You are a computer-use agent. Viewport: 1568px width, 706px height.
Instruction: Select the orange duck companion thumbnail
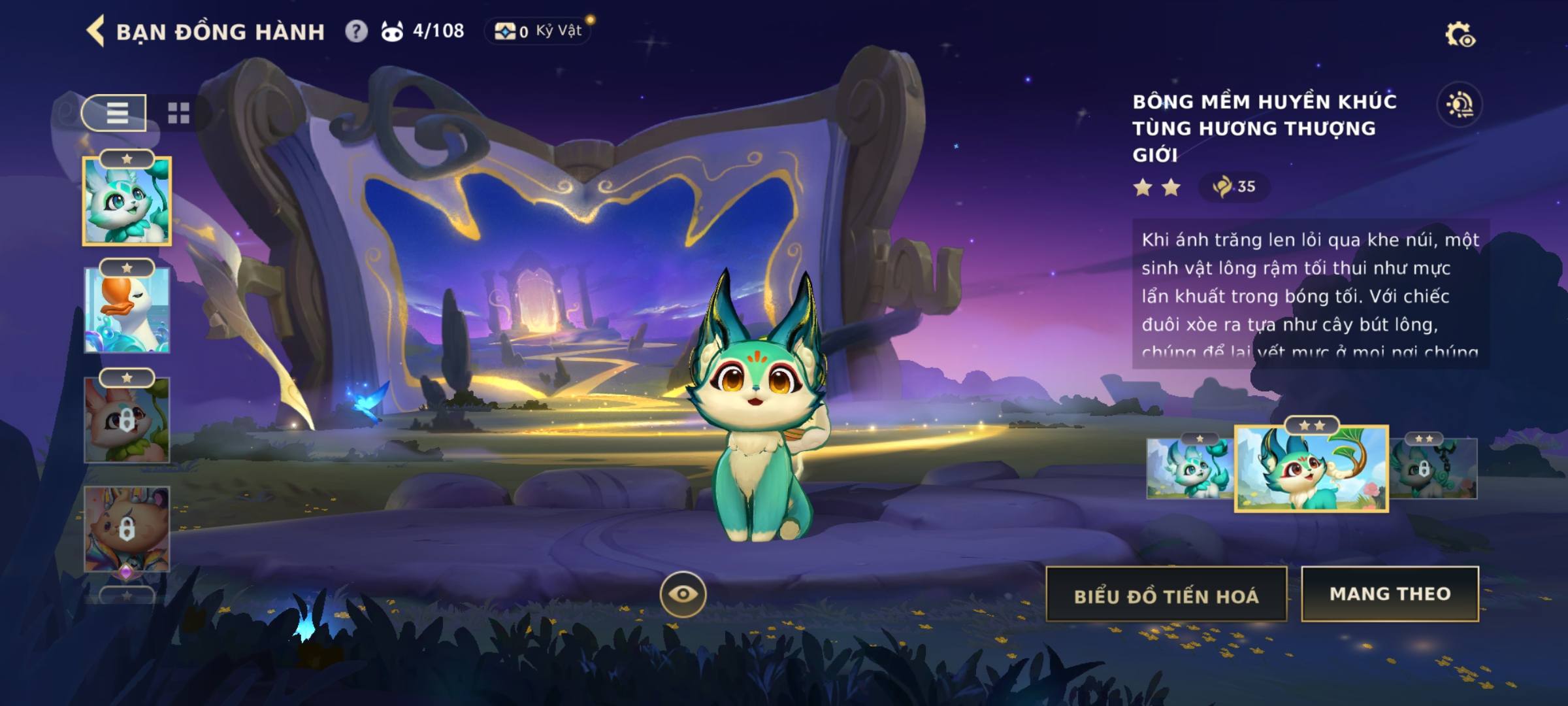pyautogui.click(x=127, y=311)
